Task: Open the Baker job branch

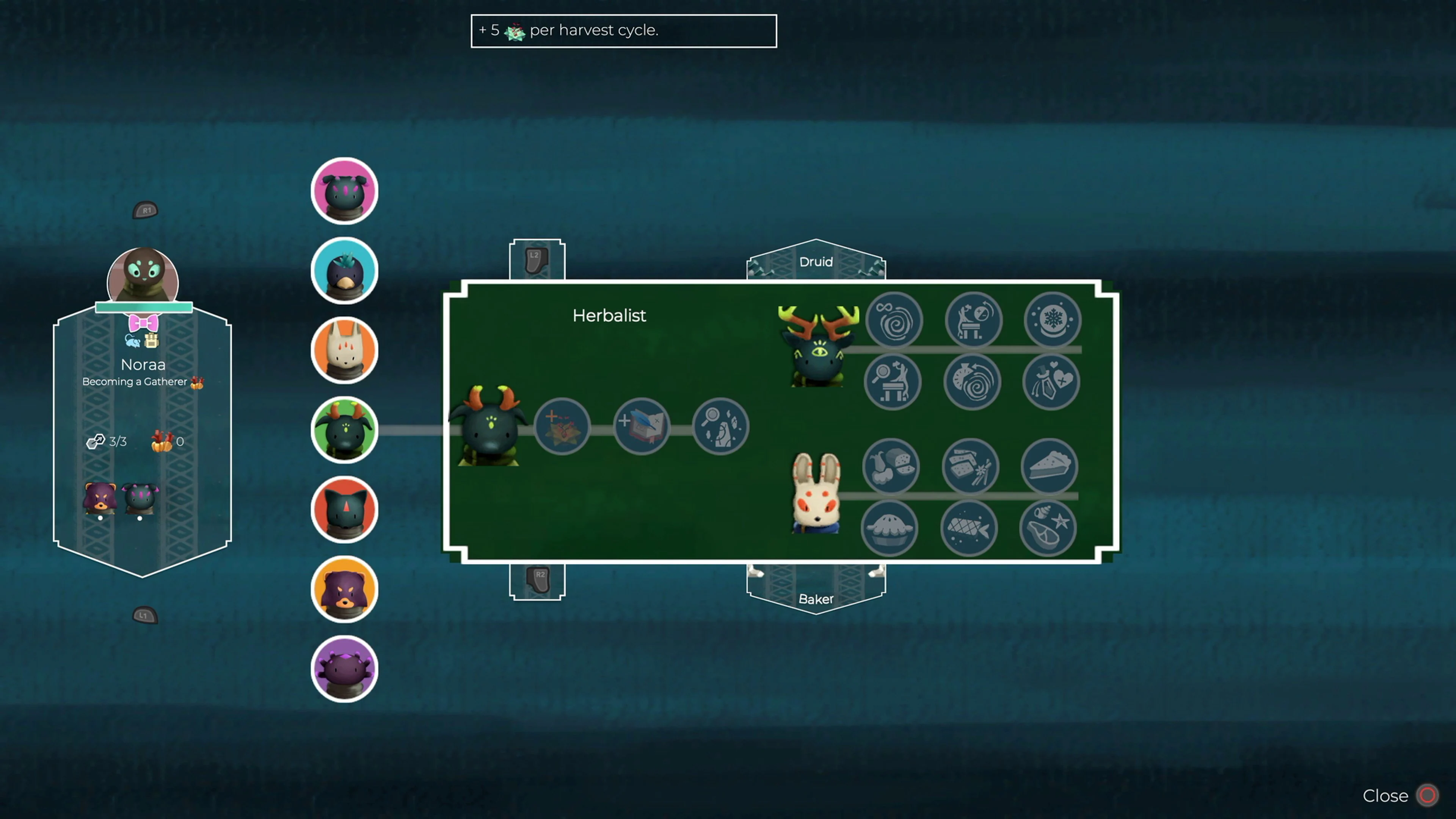Action: coord(816,599)
